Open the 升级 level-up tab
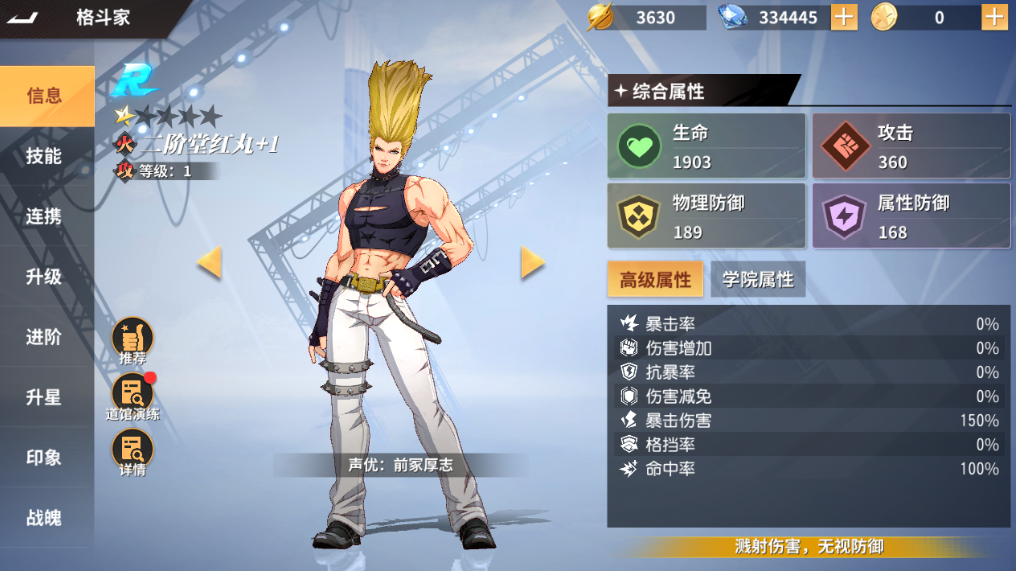1016x571 pixels. (x=46, y=277)
